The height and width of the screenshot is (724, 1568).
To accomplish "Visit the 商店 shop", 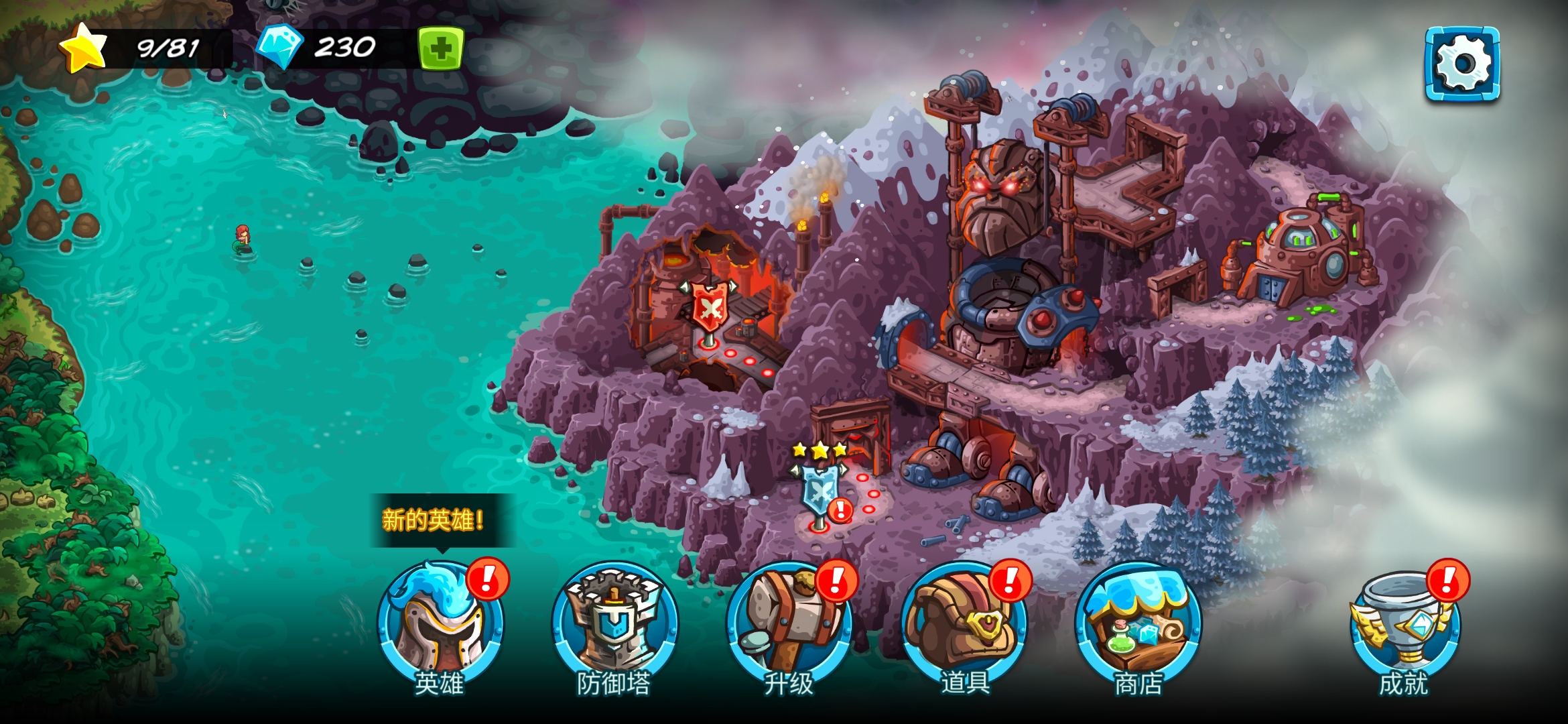I will point(1138,625).
